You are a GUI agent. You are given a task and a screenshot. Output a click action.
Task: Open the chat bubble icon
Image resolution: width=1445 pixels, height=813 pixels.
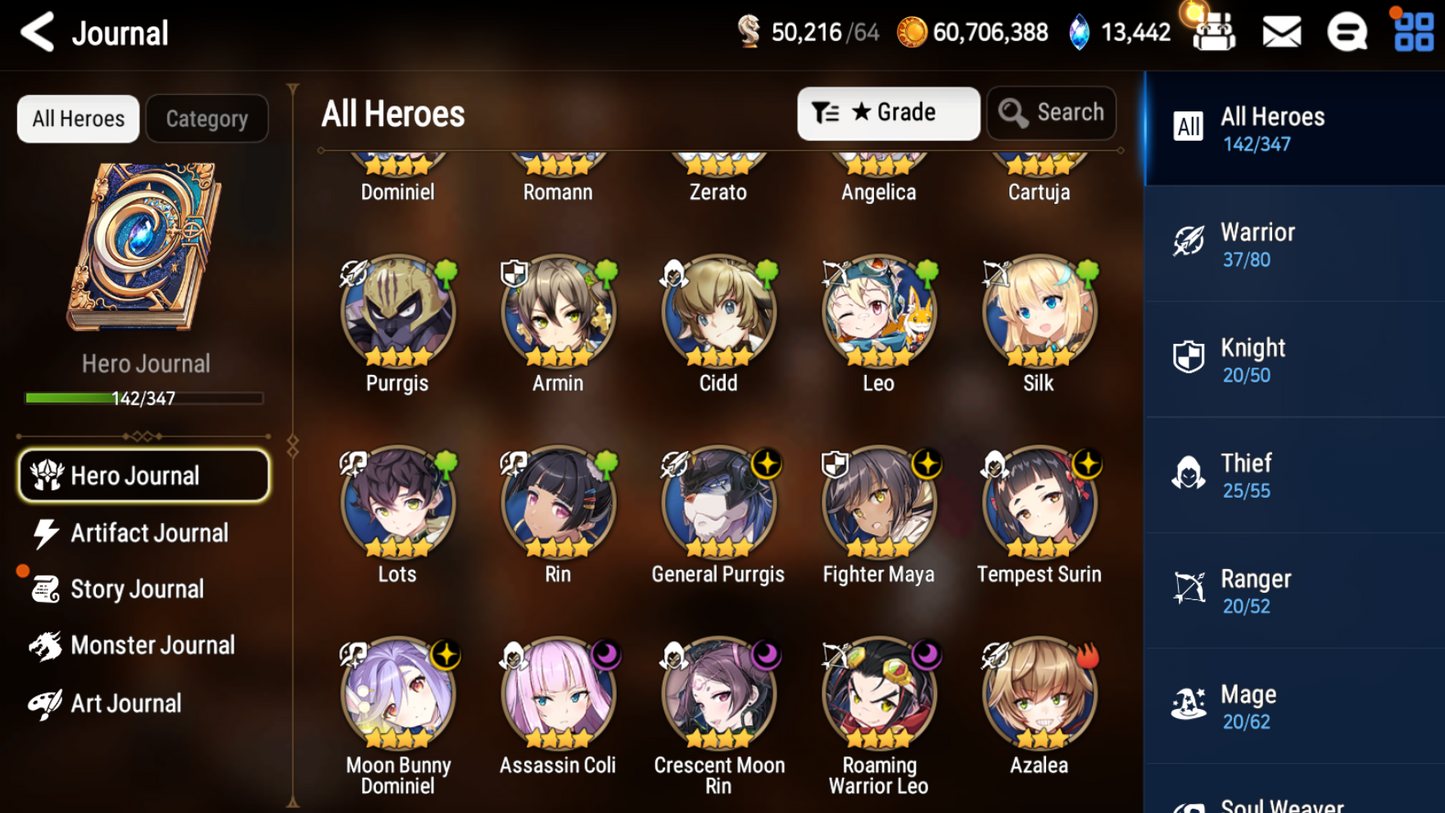[1345, 31]
